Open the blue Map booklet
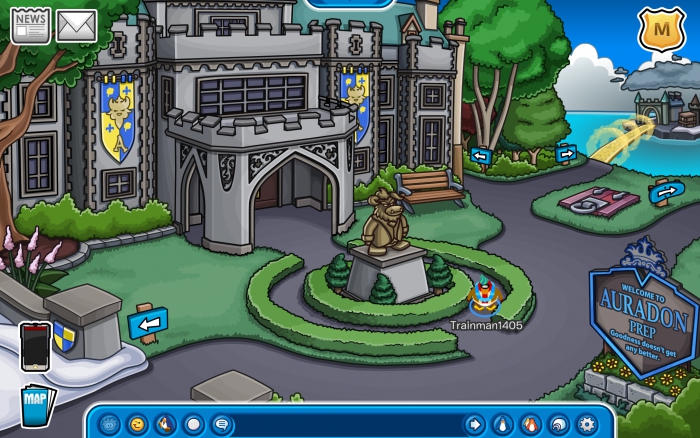 click(x=36, y=402)
